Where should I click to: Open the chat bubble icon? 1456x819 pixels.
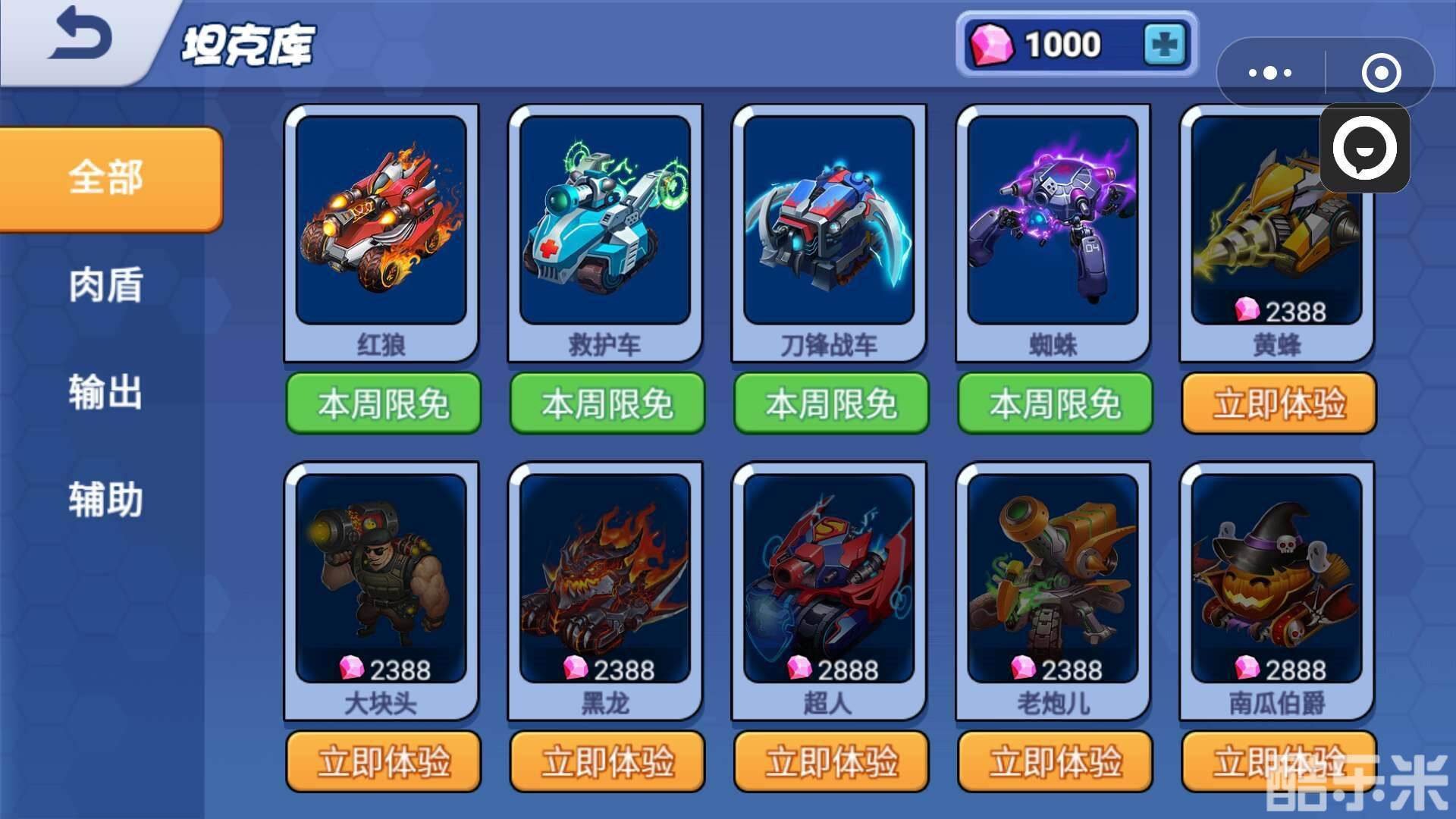tap(1365, 149)
